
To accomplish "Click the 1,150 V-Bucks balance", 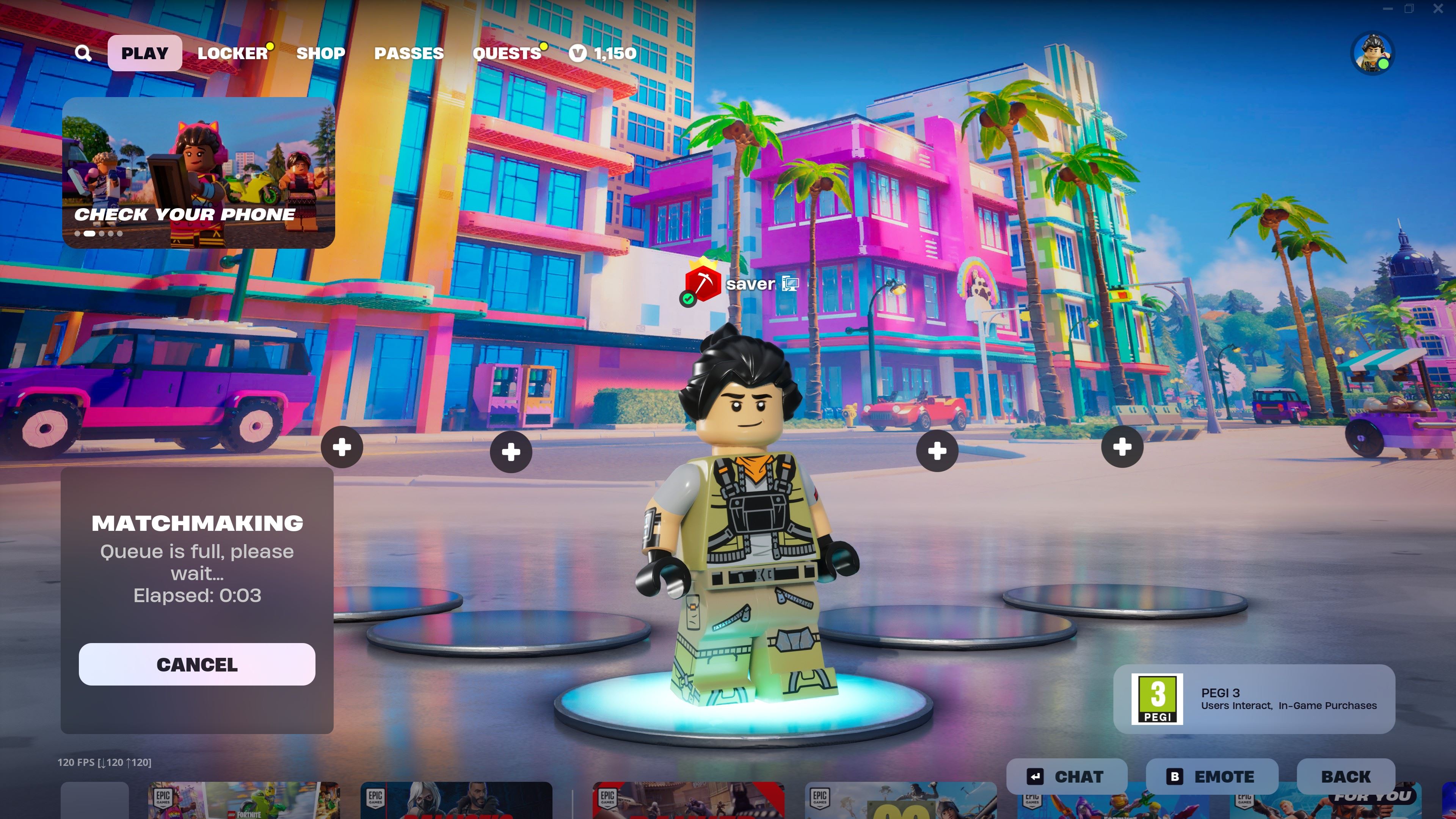I will click(x=603, y=53).
